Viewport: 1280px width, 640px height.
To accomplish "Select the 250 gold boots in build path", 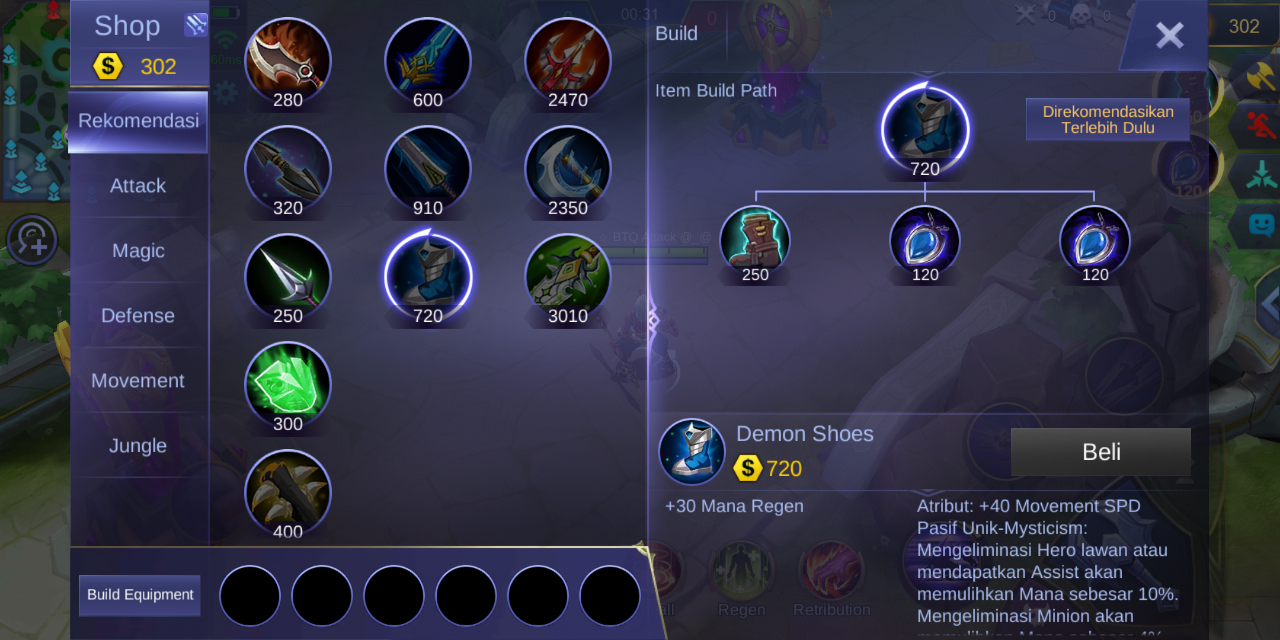I will [x=755, y=241].
